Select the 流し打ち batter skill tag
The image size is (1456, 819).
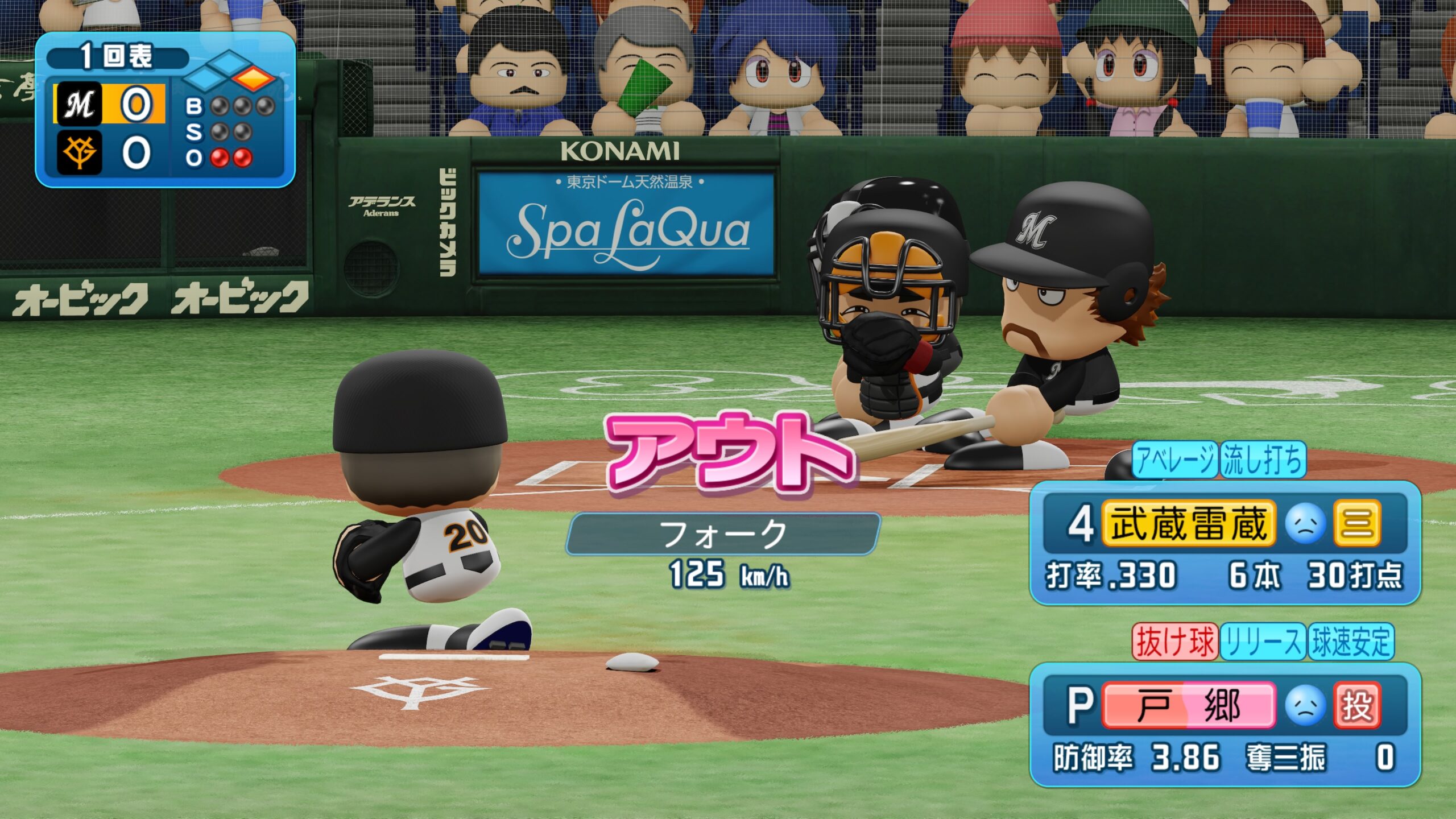coord(1263,460)
